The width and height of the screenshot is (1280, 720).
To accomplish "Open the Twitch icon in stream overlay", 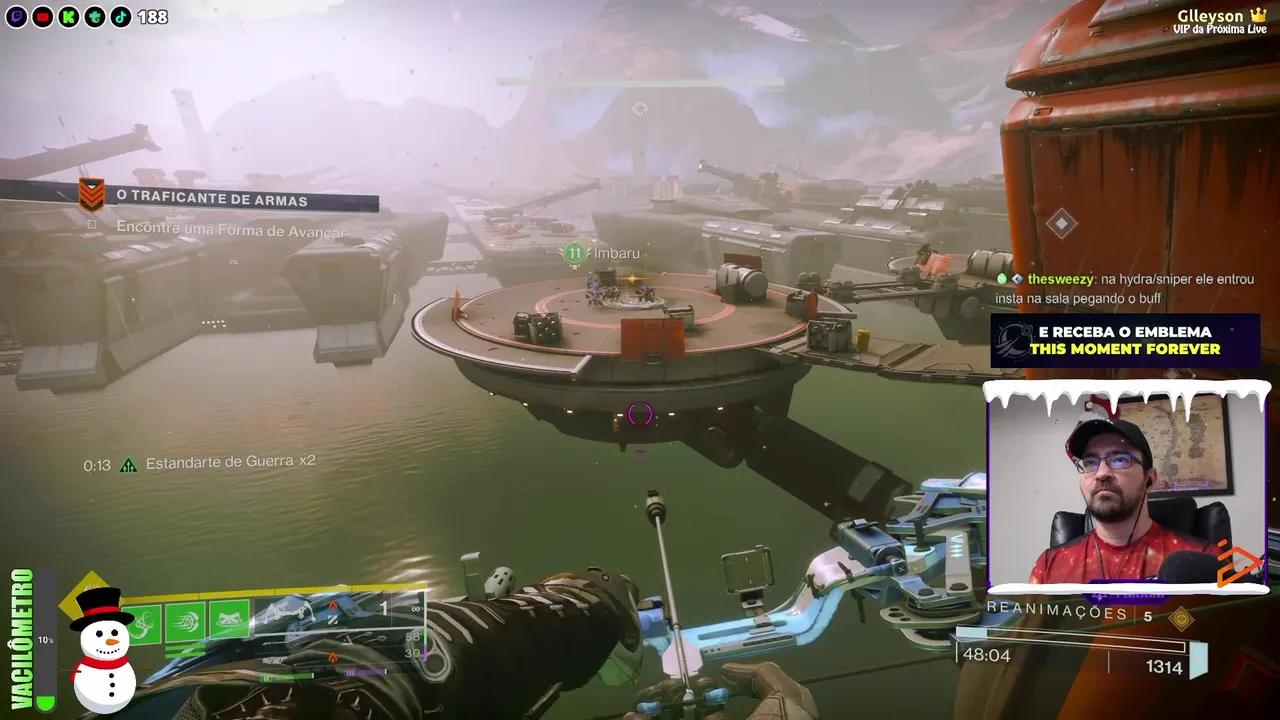I will coord(16,17).
